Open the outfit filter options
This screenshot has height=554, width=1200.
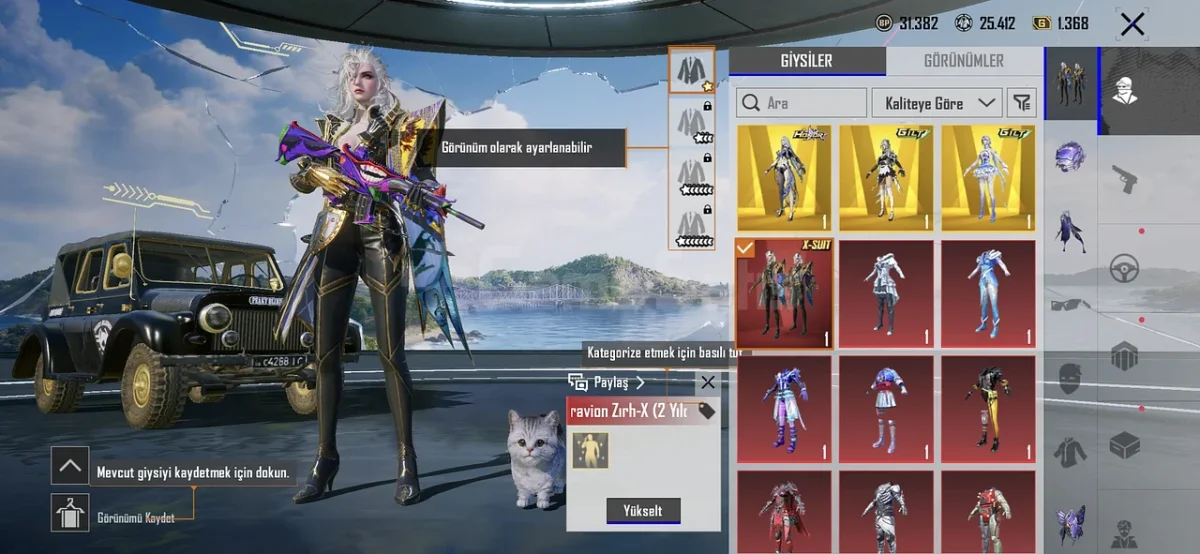(x=1021, y=103)
